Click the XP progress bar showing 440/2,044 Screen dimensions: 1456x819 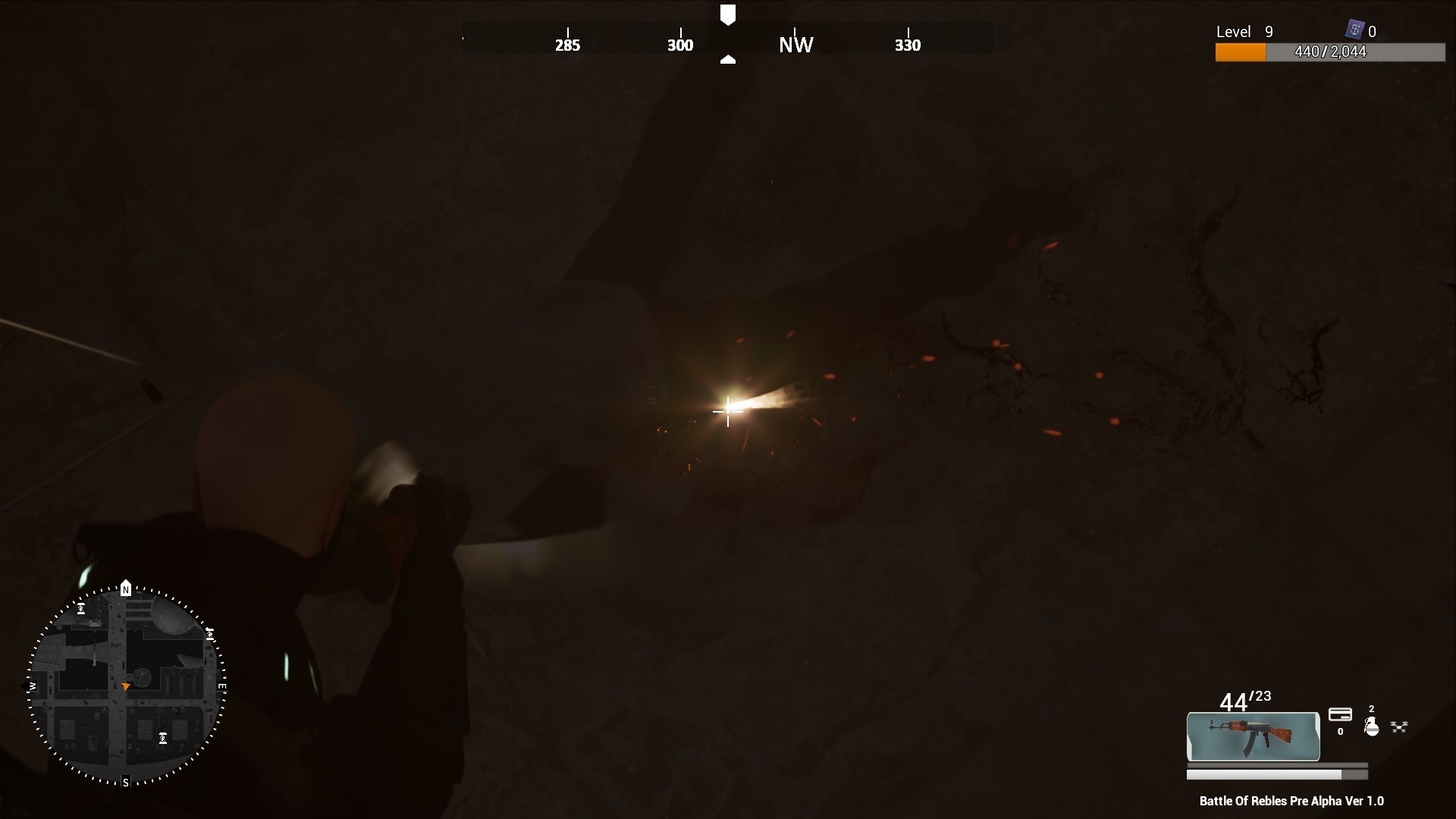1331,52
